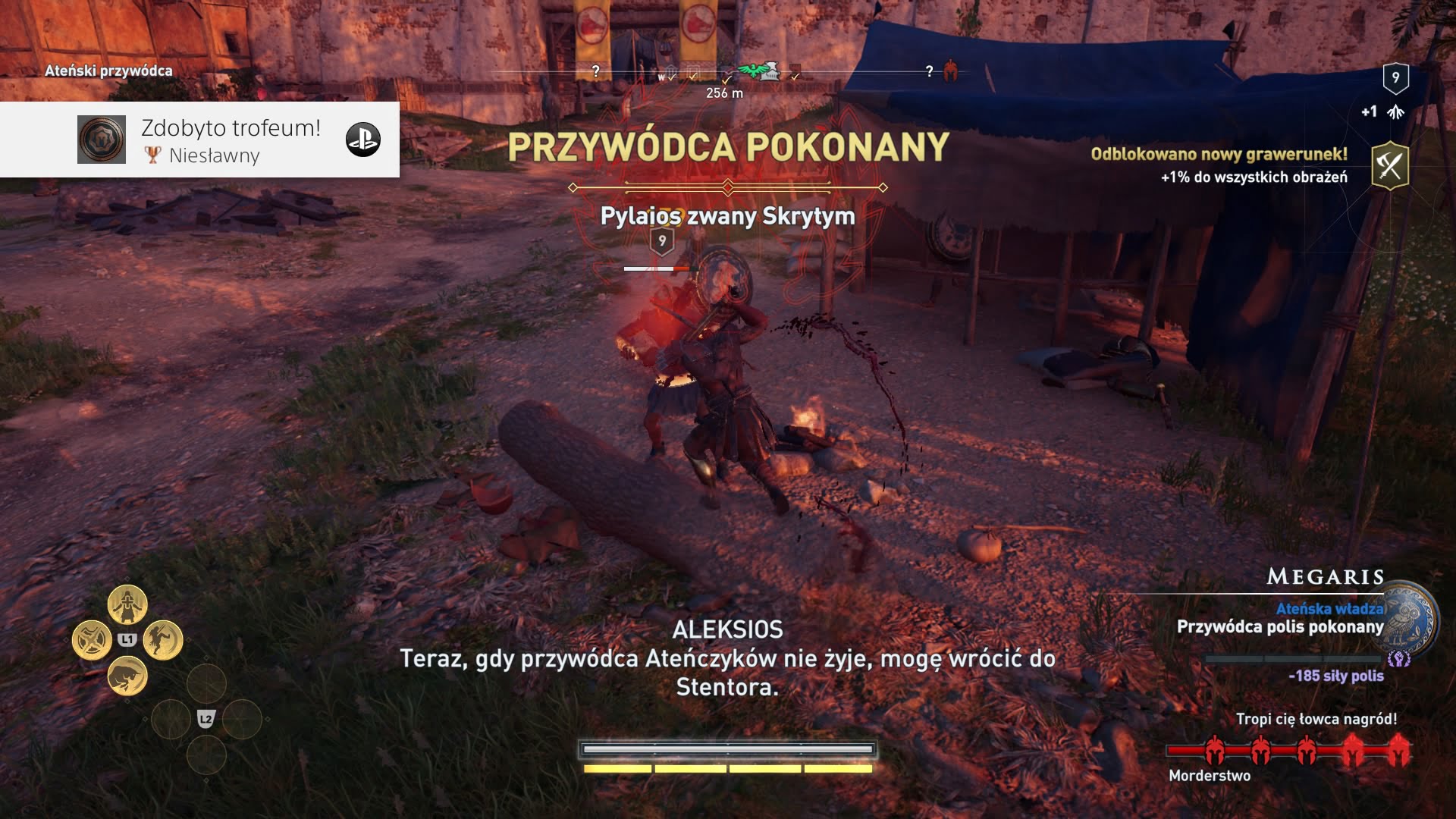
Task: Select the first red bounty helmet
Action: 1215,751
